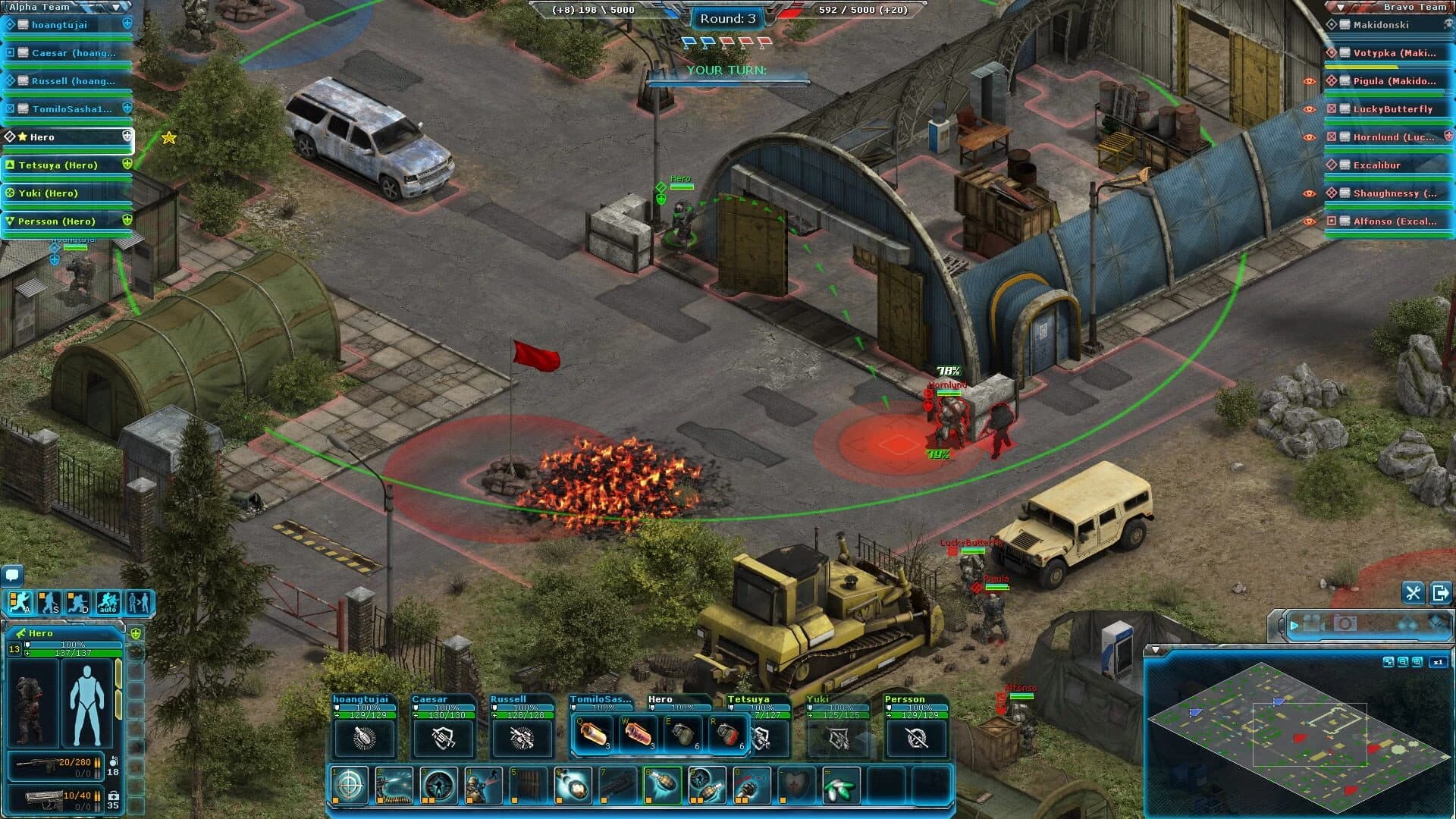Click the exit battle icon
Viewport: 1456px width, 819px height.
click(1439, 593)
